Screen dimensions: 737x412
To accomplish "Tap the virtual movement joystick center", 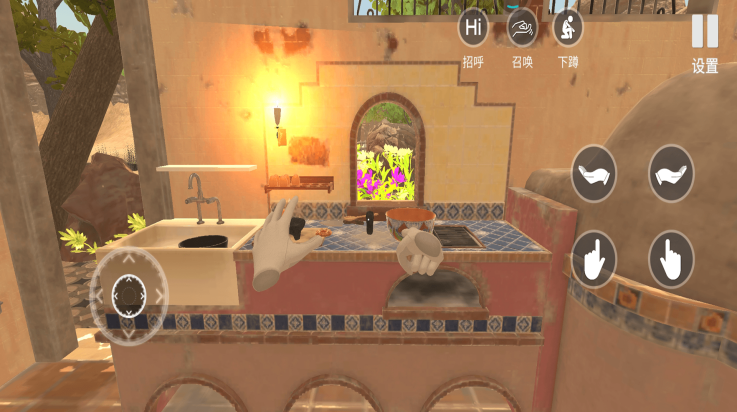I will pos(129,293).
